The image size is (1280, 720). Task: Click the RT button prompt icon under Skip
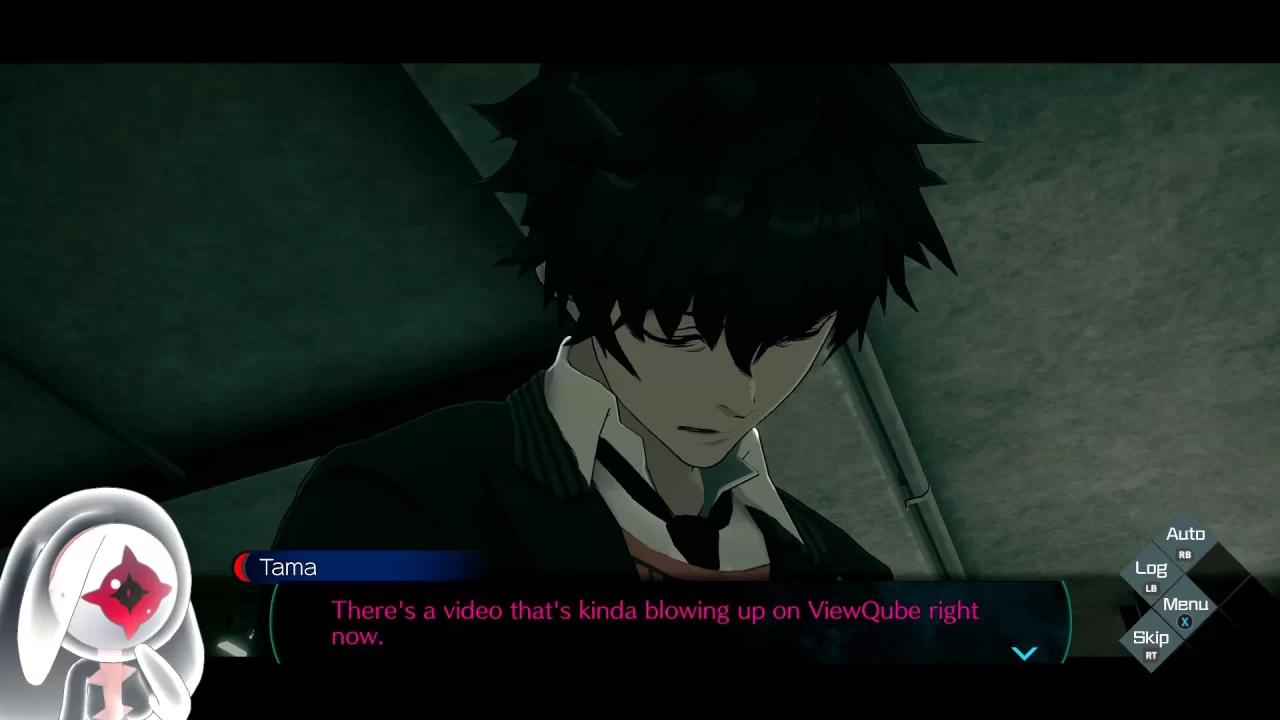click(x=1152, y=657)
